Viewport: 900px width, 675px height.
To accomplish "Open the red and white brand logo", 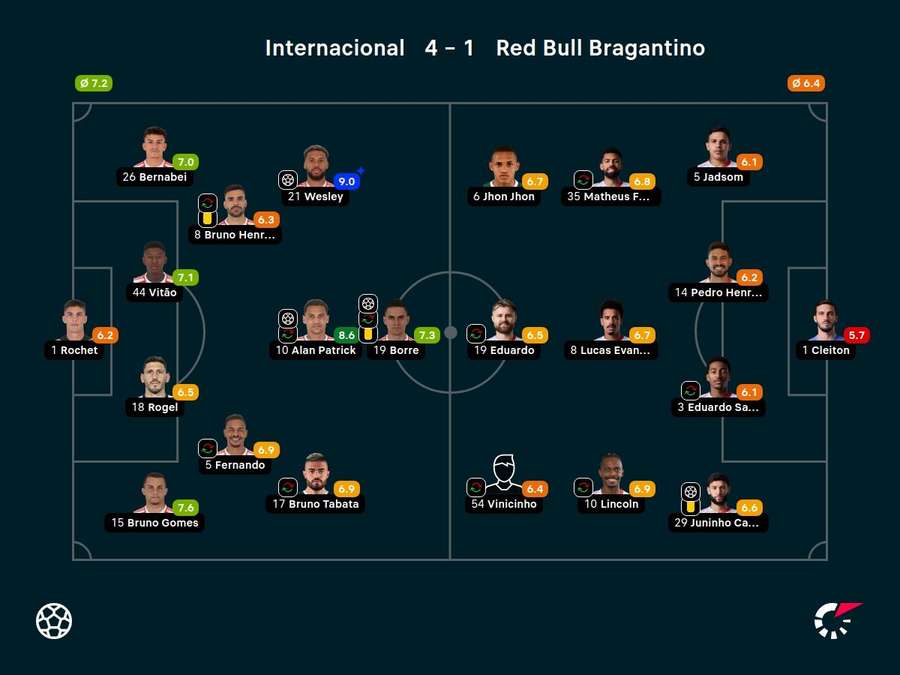I will pos(838,620).
